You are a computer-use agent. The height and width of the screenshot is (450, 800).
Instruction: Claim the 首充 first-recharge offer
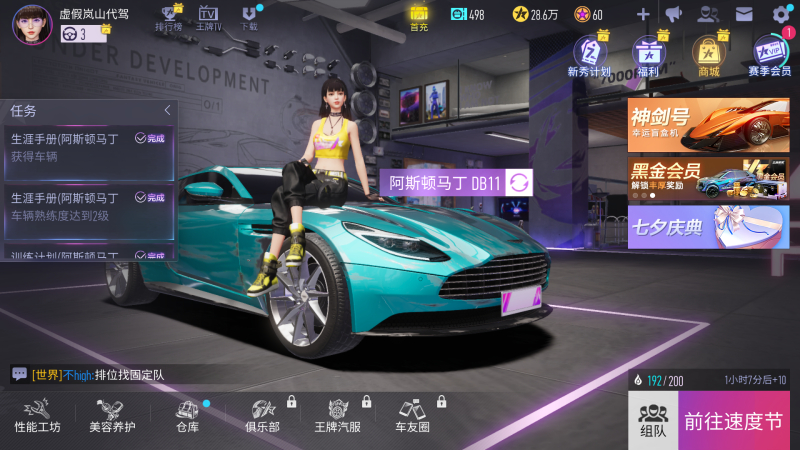pos(419,17)
